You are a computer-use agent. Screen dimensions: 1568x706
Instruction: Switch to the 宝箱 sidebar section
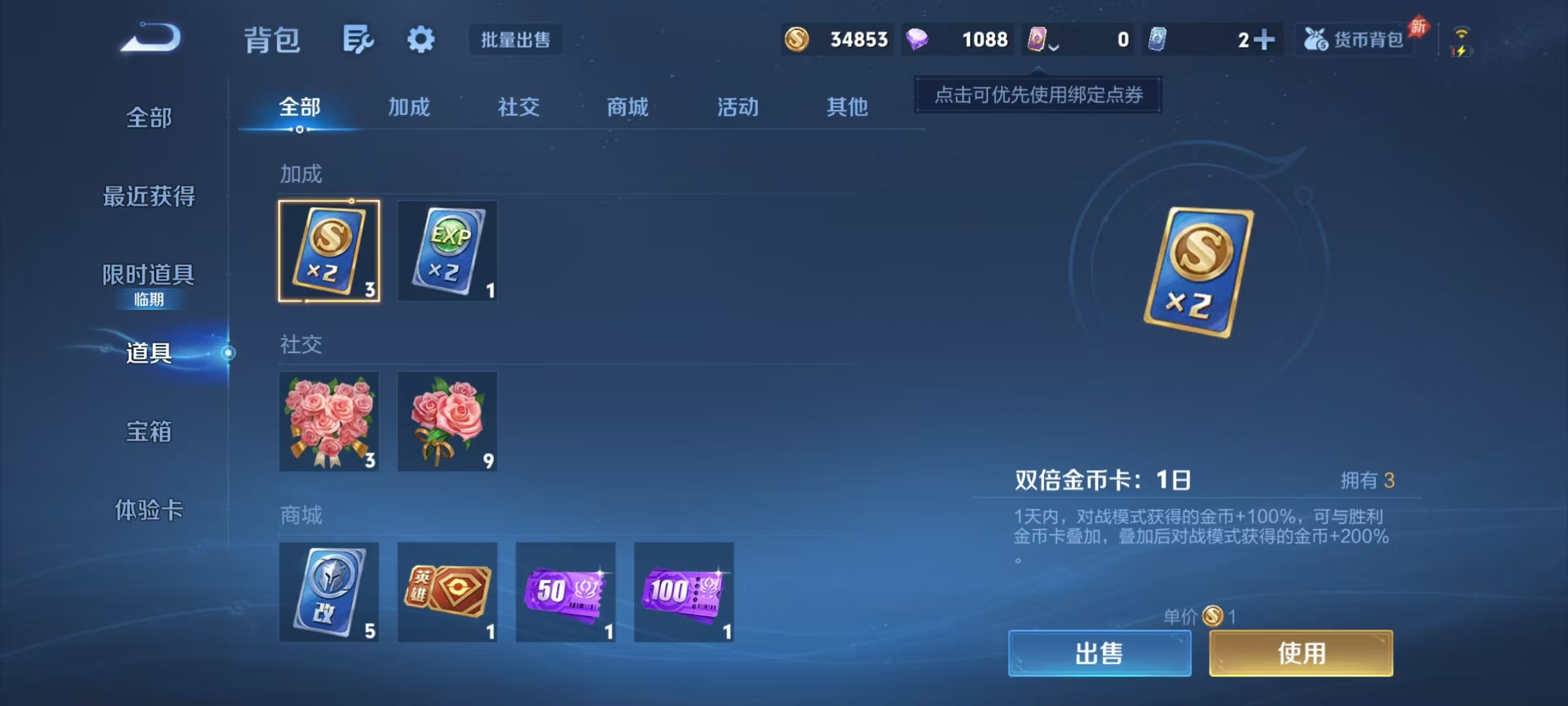[x=148, y=431]
